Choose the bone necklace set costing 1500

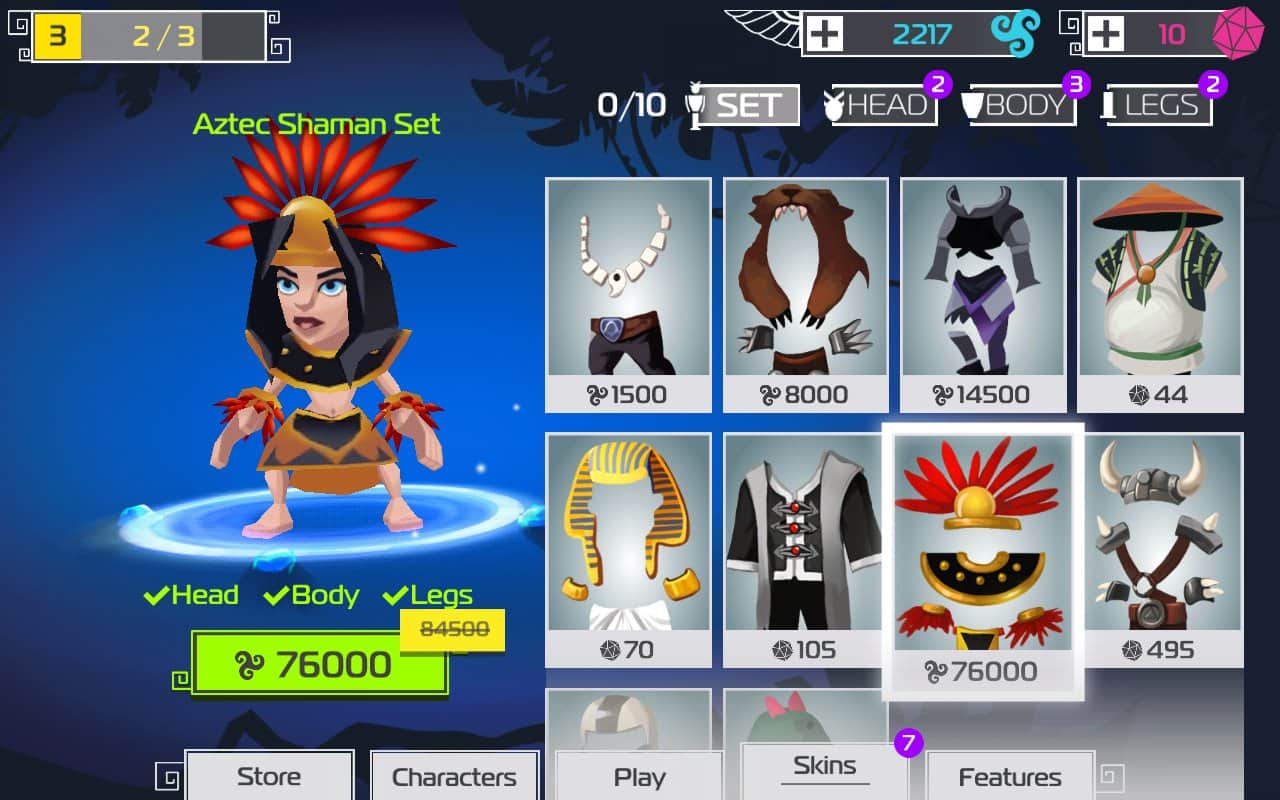pyautogui.click(x=628, y=295)
